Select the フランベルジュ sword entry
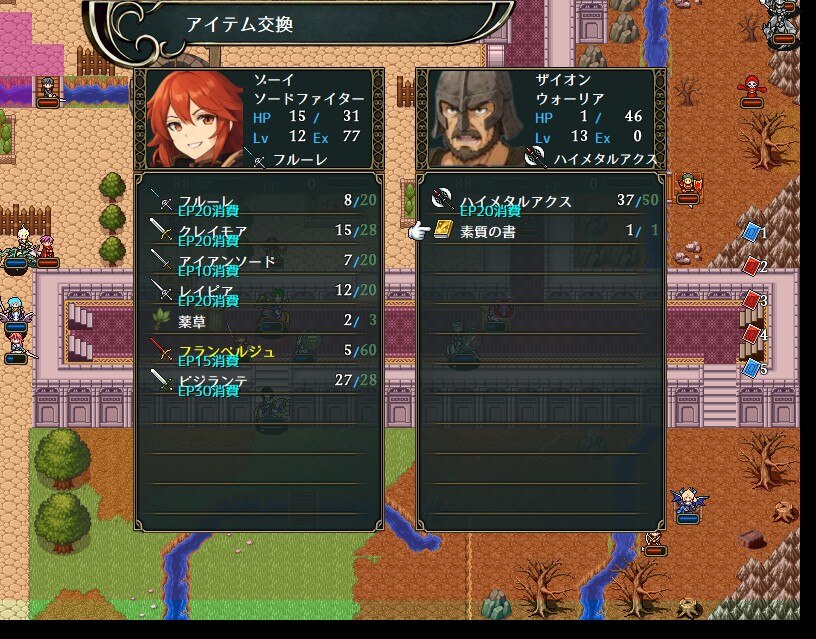 pyautogui.click(x=258, y=351)
